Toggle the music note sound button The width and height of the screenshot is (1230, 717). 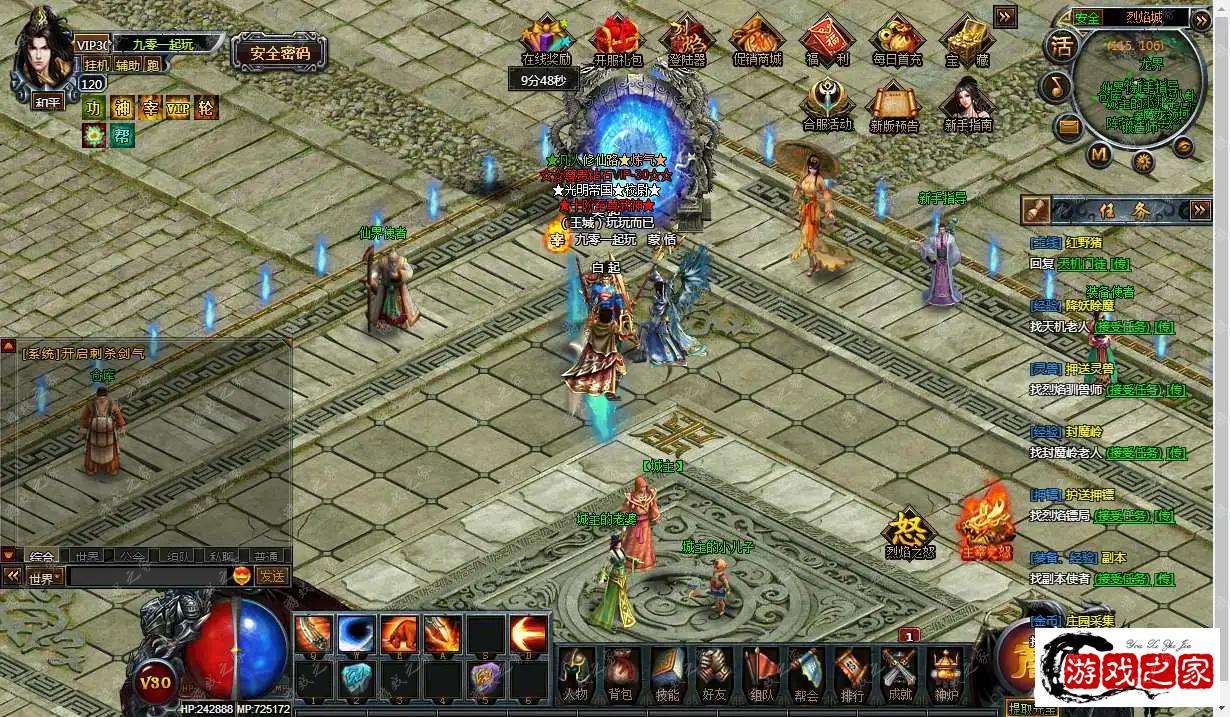[1056, 87]
